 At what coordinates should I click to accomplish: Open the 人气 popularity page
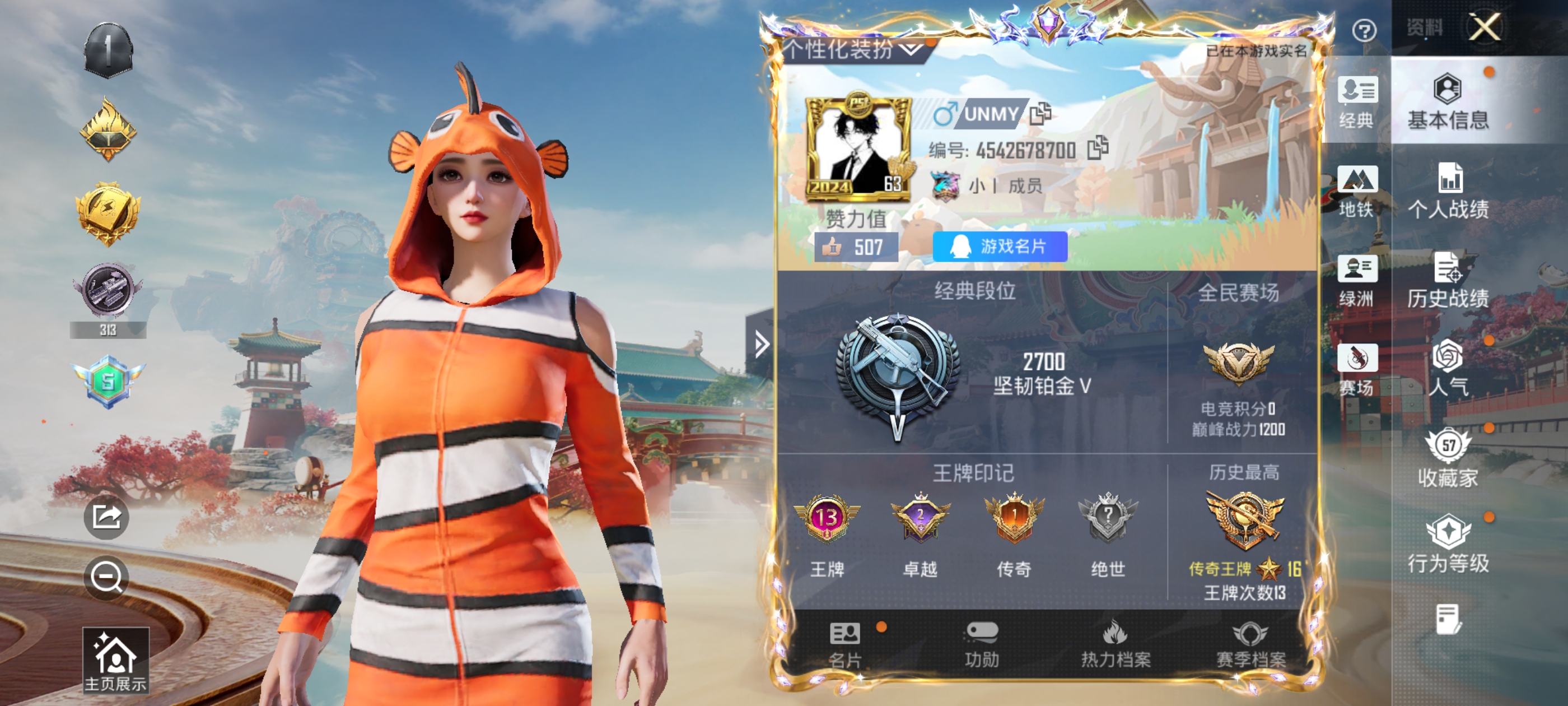pos(1448,369)
